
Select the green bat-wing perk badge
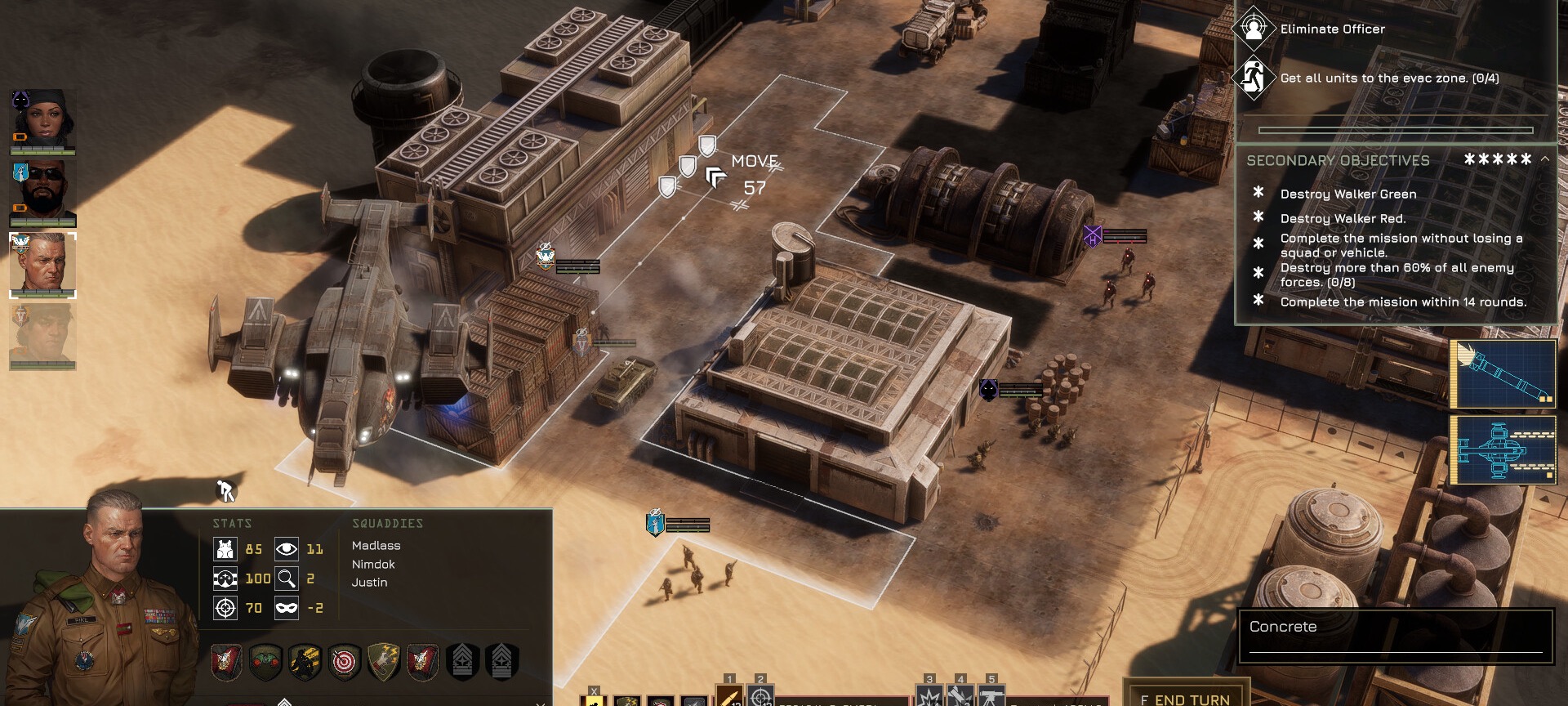coord(265,662)
